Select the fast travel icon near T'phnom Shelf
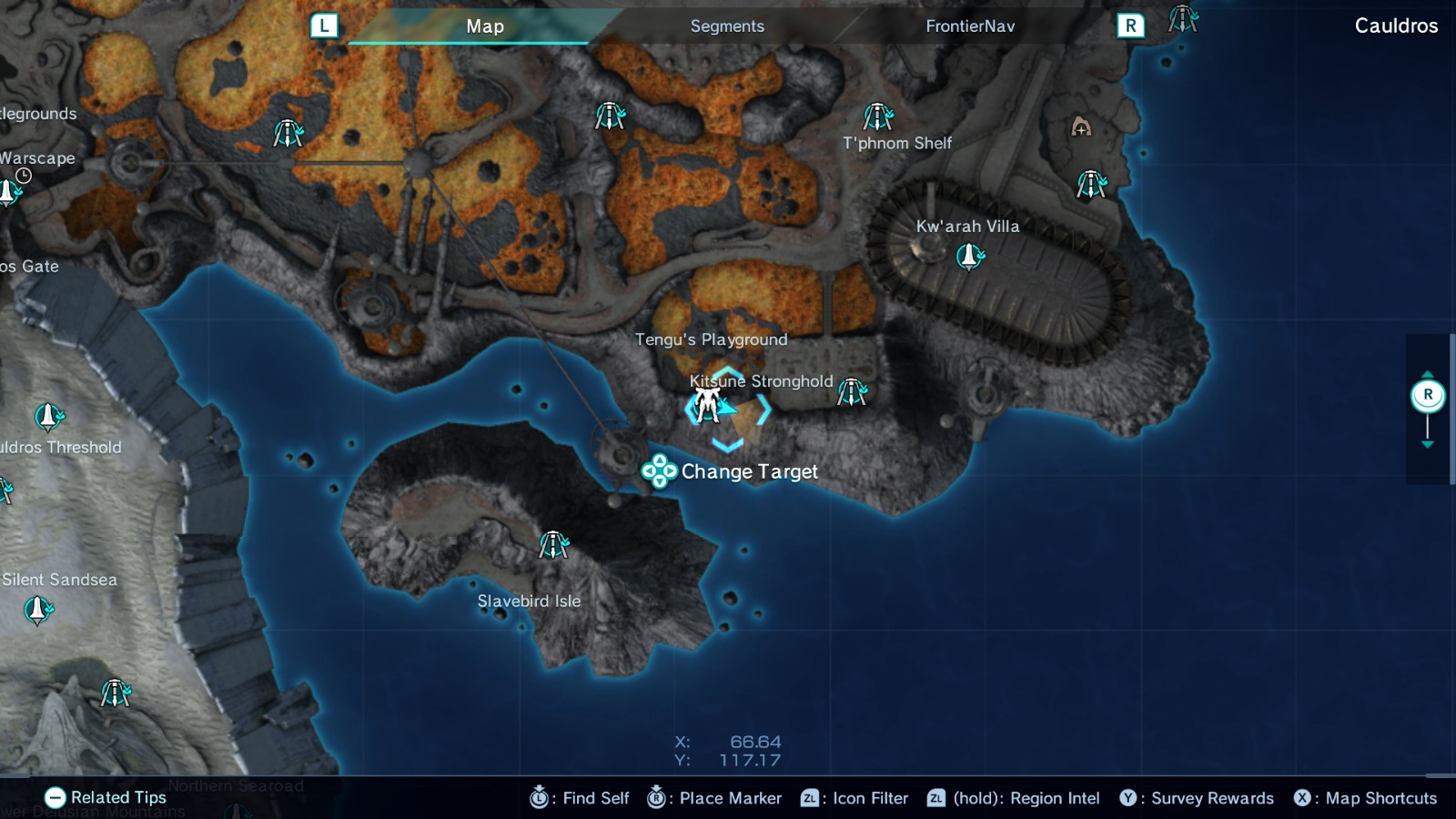 pos(879,115)
